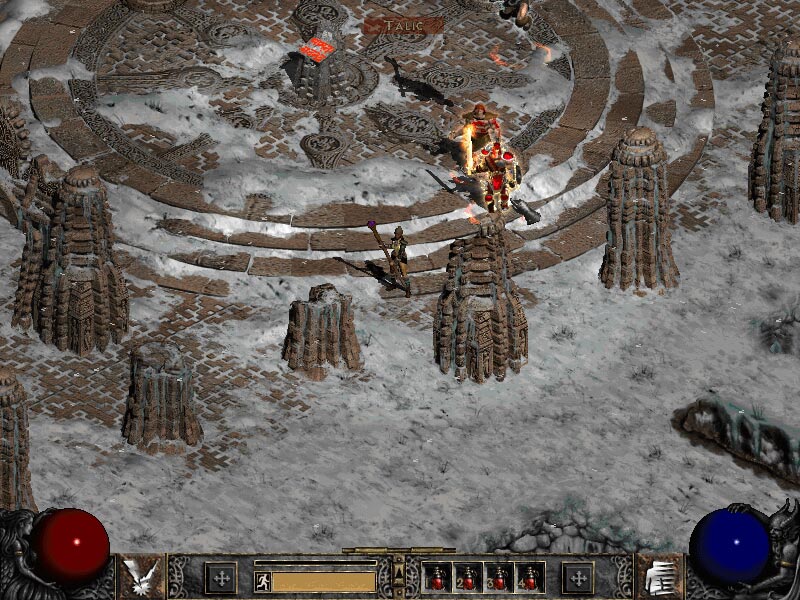Click the cross button beside the run toggle

[221, 577]
